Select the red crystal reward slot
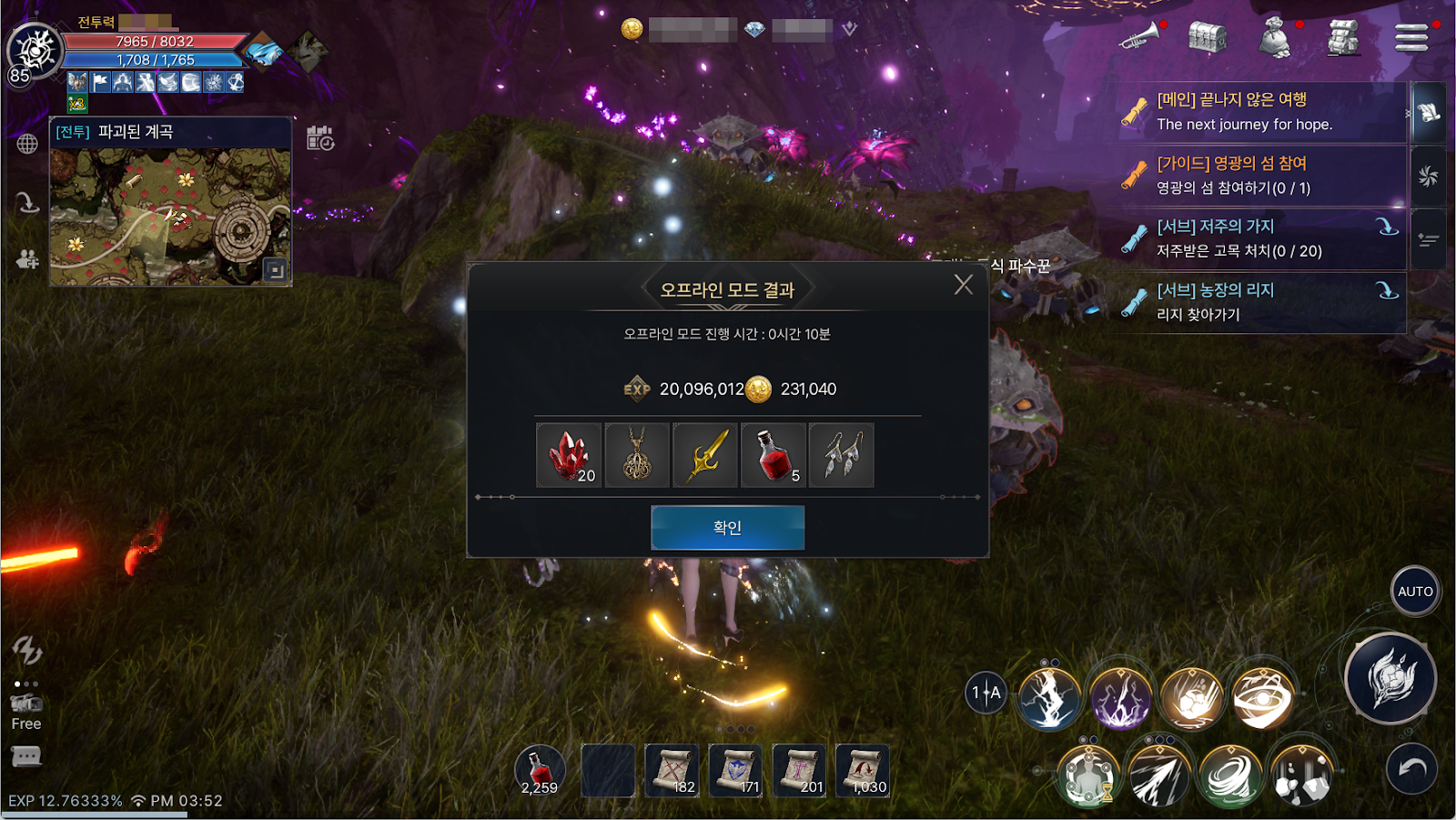The image size is (1456, 820). tap(569, 455)
